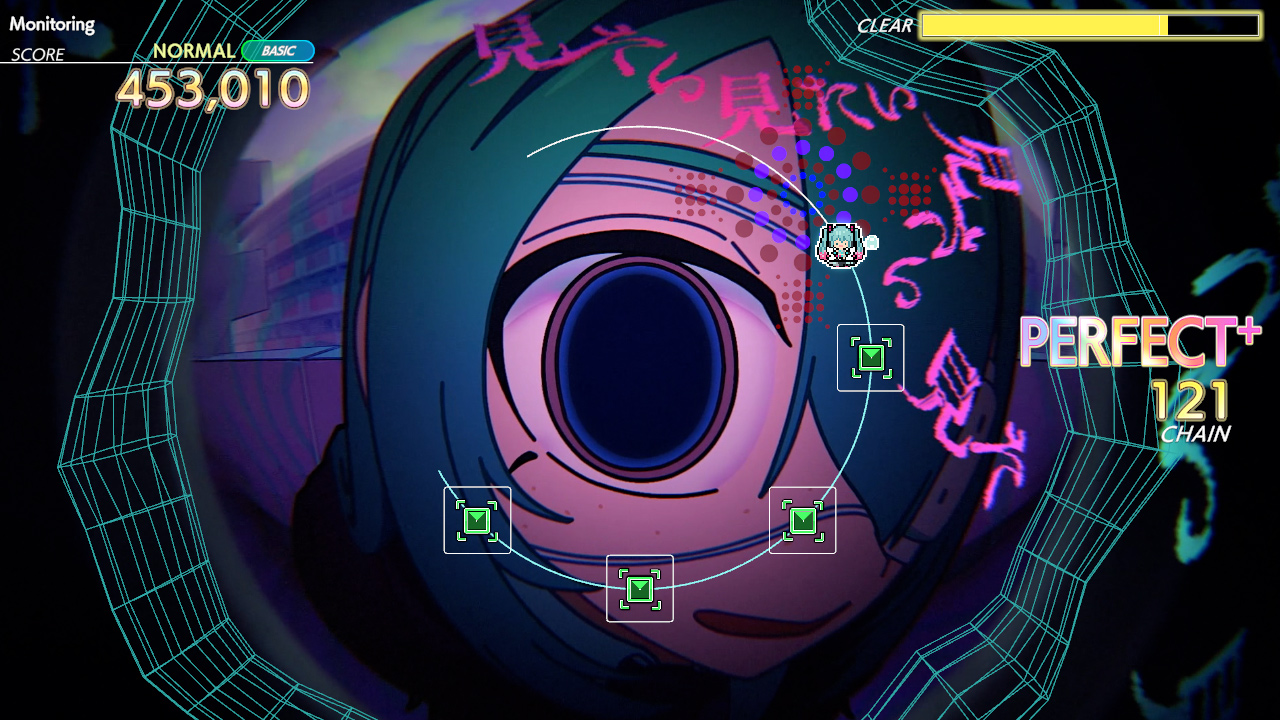This screenshot has width=1280, height=720.
Task: Tap the leftmost green note target
Action: pyautogui.click(x=478, y=520)
